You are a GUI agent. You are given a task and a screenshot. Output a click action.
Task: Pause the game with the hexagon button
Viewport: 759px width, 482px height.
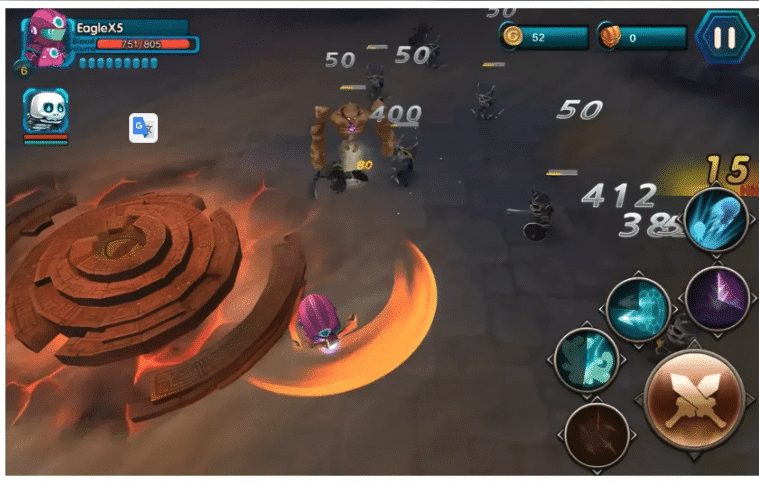click(x=724, y=38)
